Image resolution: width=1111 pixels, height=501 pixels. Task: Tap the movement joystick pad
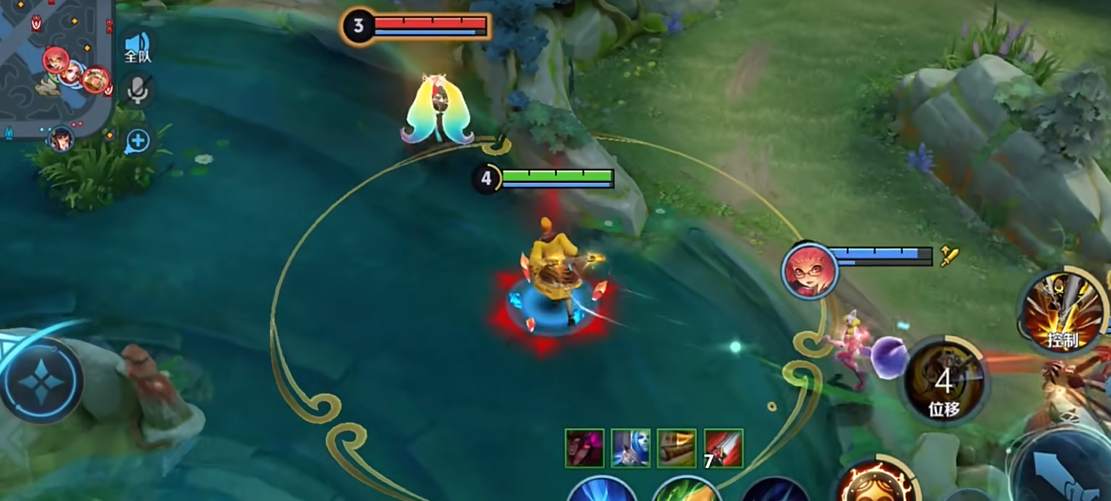coord(40,380)
